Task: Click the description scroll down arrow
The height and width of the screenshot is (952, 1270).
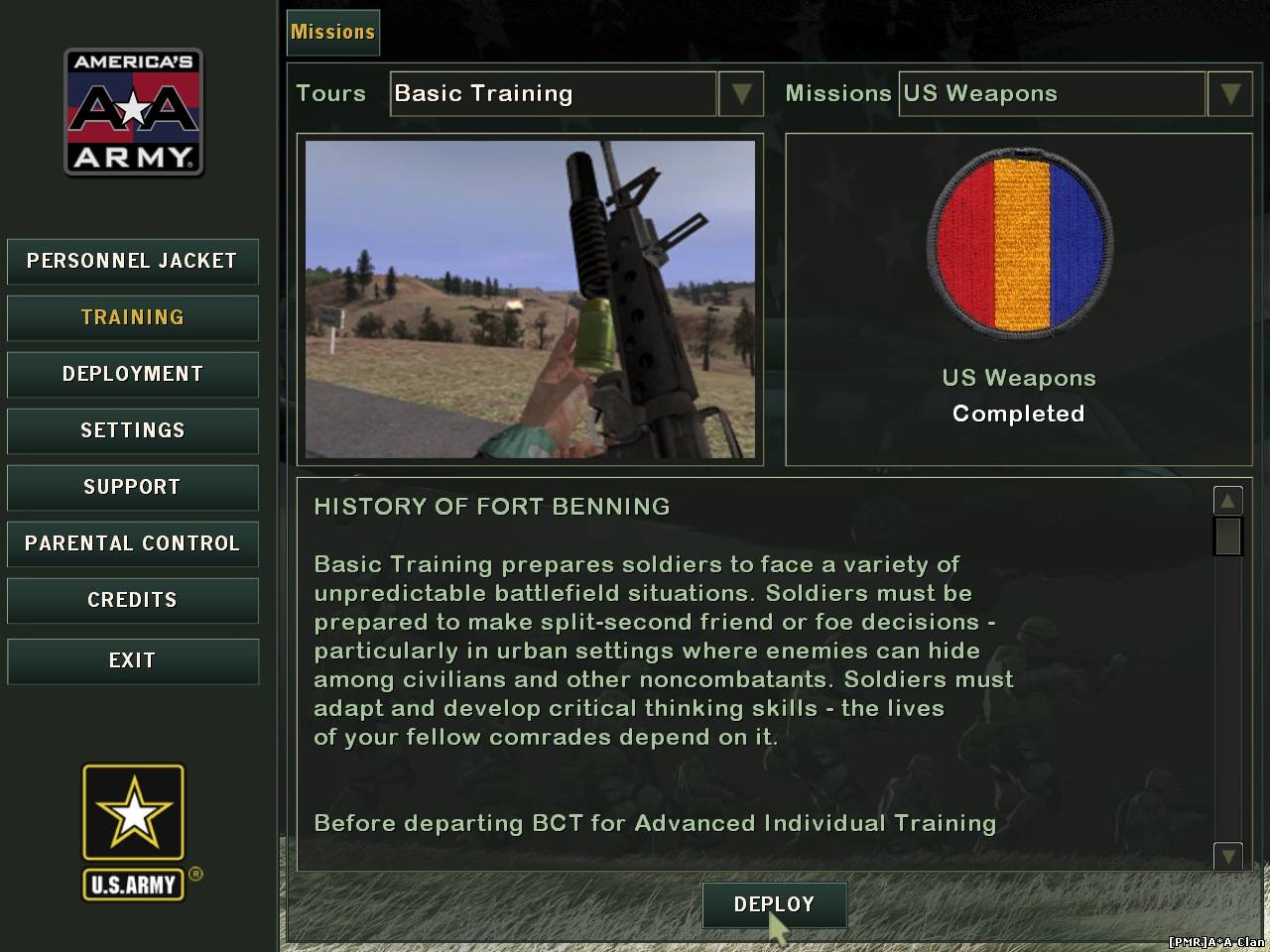Action: point(1227,855)
